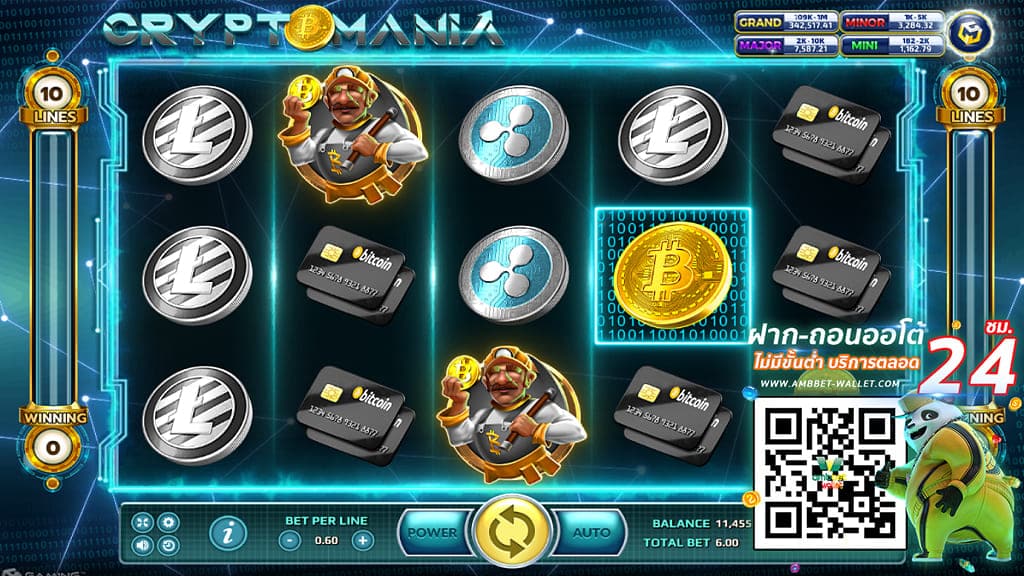This screenshot has height=576, width=1024.
Task: Open spin history clock icon
Action: tap(168, 545)
